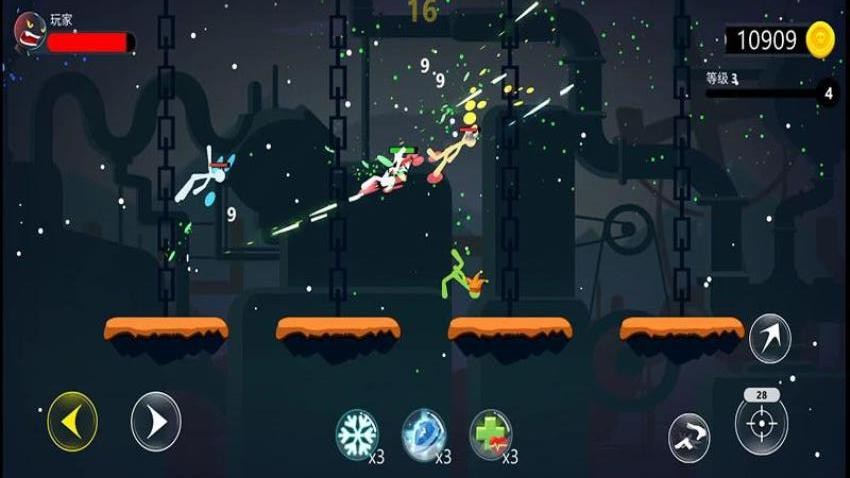Image resolution: width=850 pixels, height=478 pixels.
Task: Click the gold coin icon
Action: 821,39
